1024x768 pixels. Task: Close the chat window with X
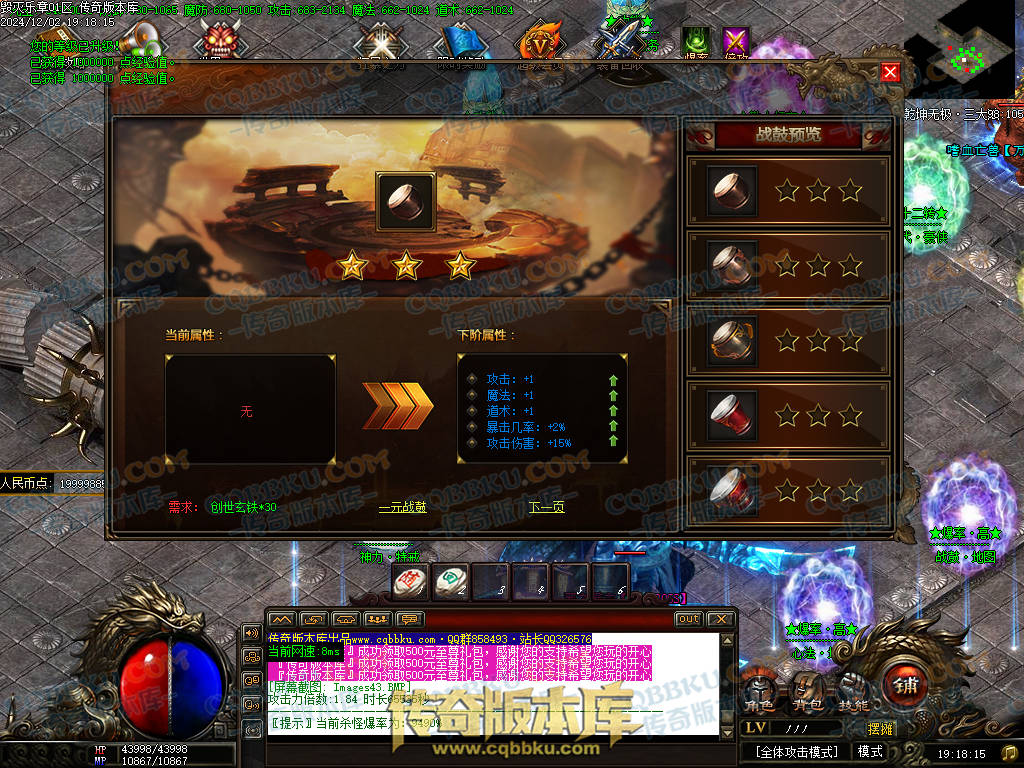pos(721,620)
